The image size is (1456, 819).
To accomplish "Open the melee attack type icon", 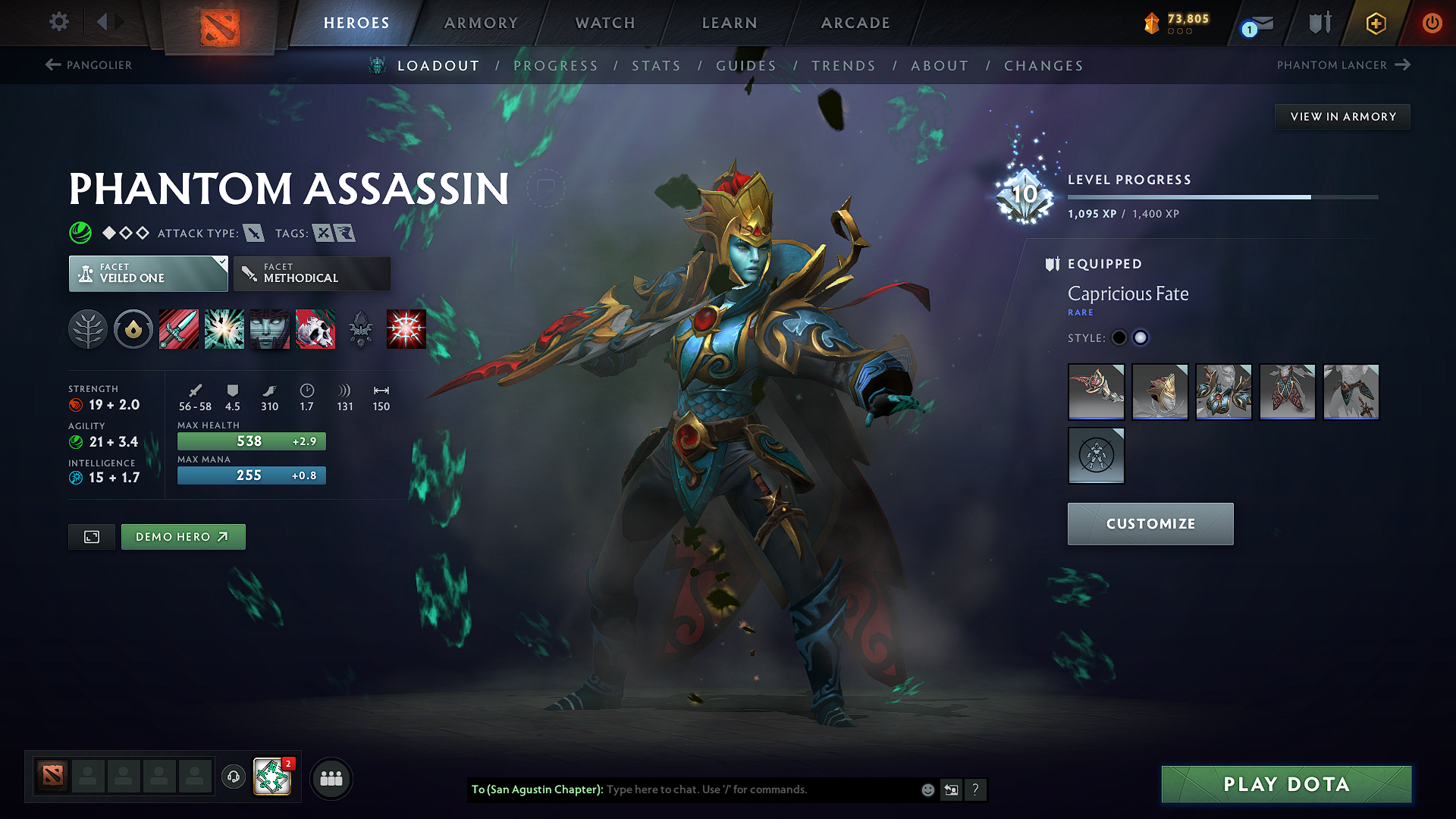I will pos(255,233).
